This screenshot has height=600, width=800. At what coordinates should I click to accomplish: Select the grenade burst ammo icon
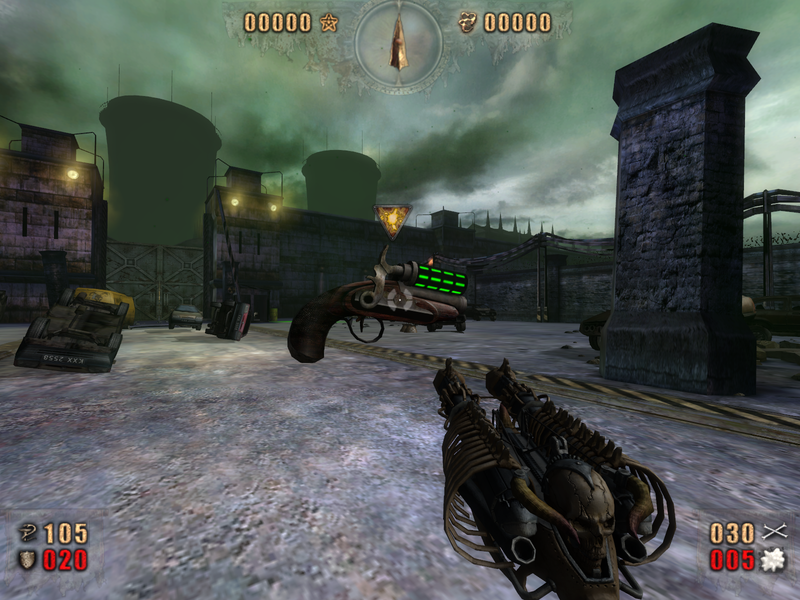[x=771, y=560]
